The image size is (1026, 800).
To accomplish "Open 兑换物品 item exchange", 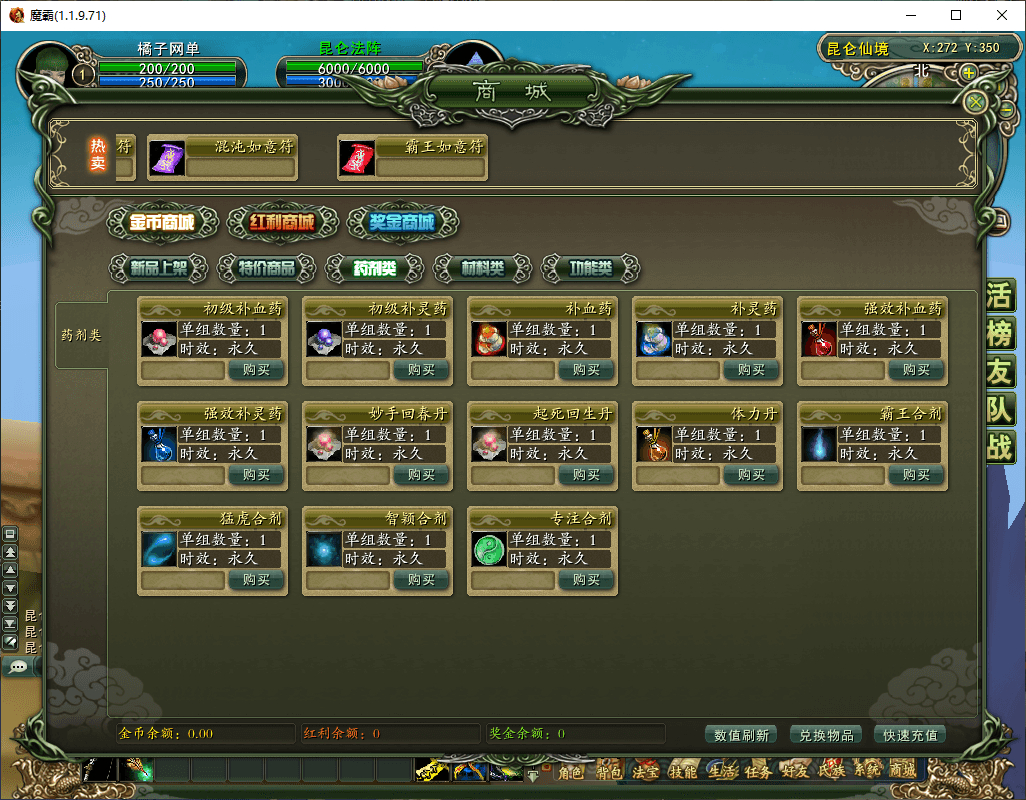I will point(826,735).
